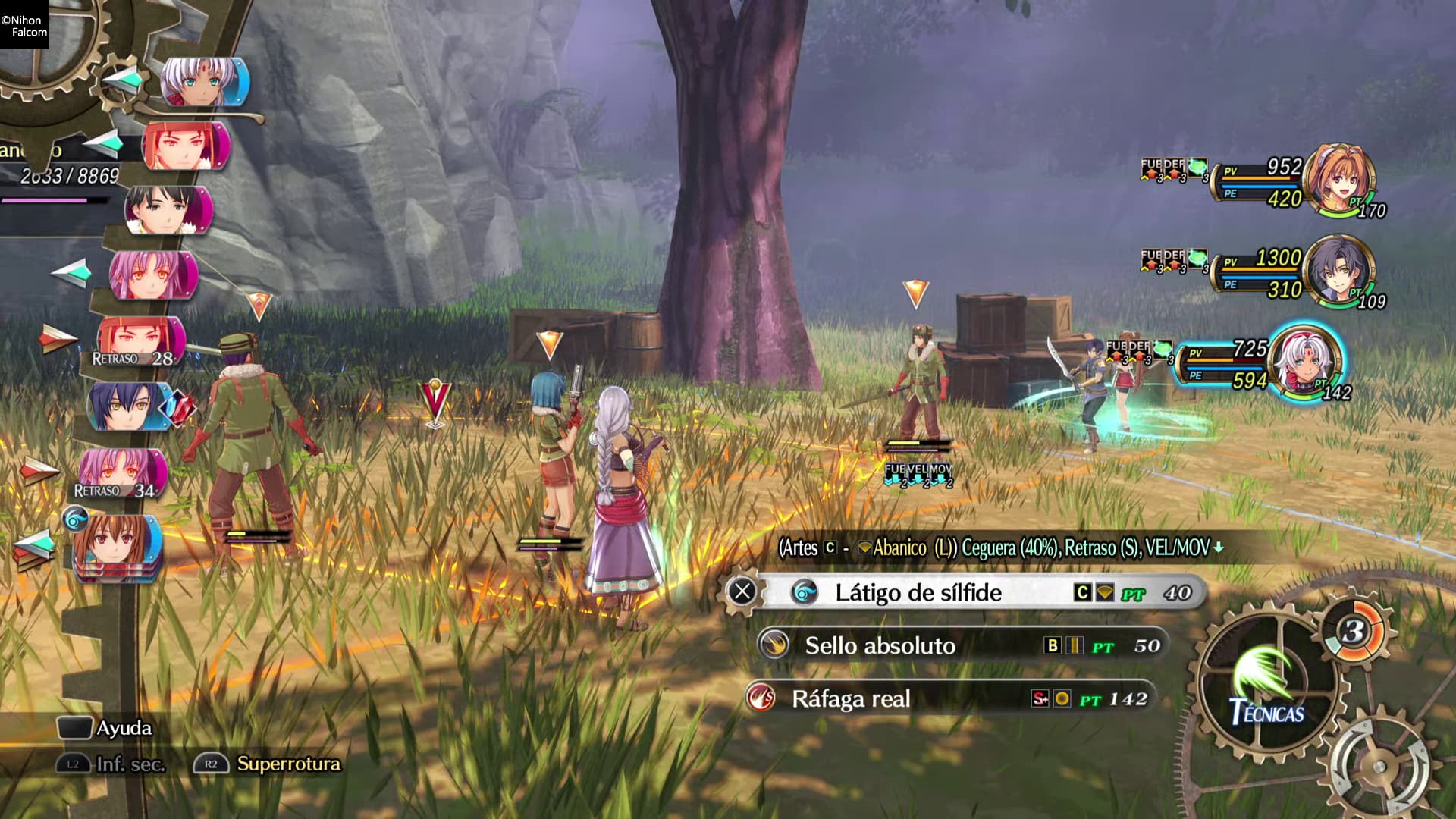1456x819 pixels.
Task: Click the brown-haired girl turn order portrait
Action: [x=118, y=544]
